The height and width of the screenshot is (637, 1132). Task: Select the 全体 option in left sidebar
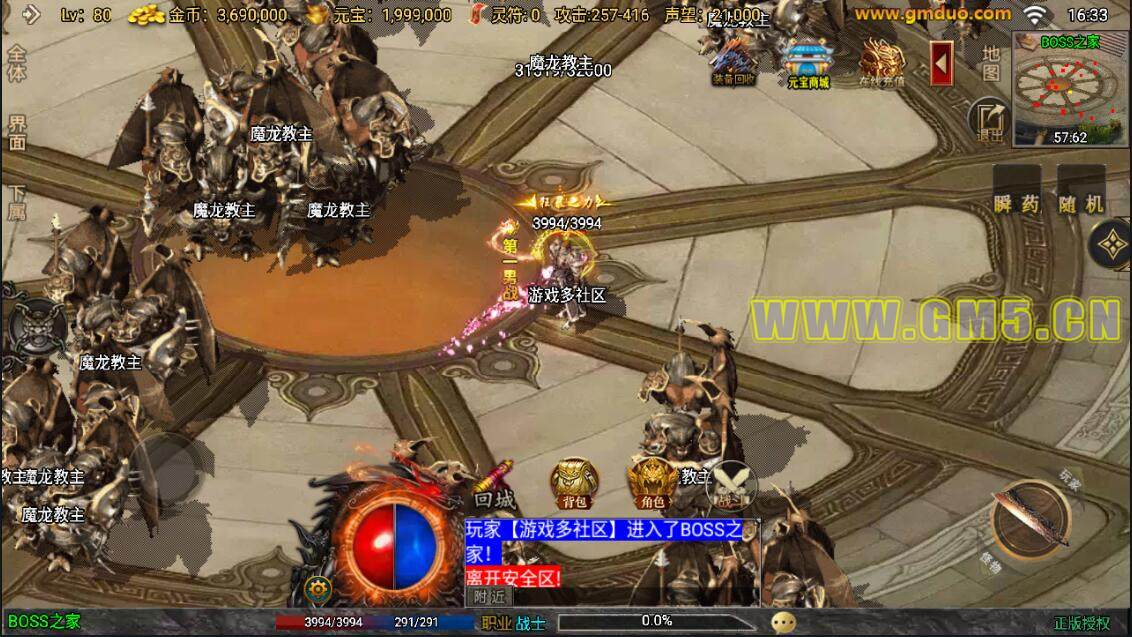[x=17, y=62]
